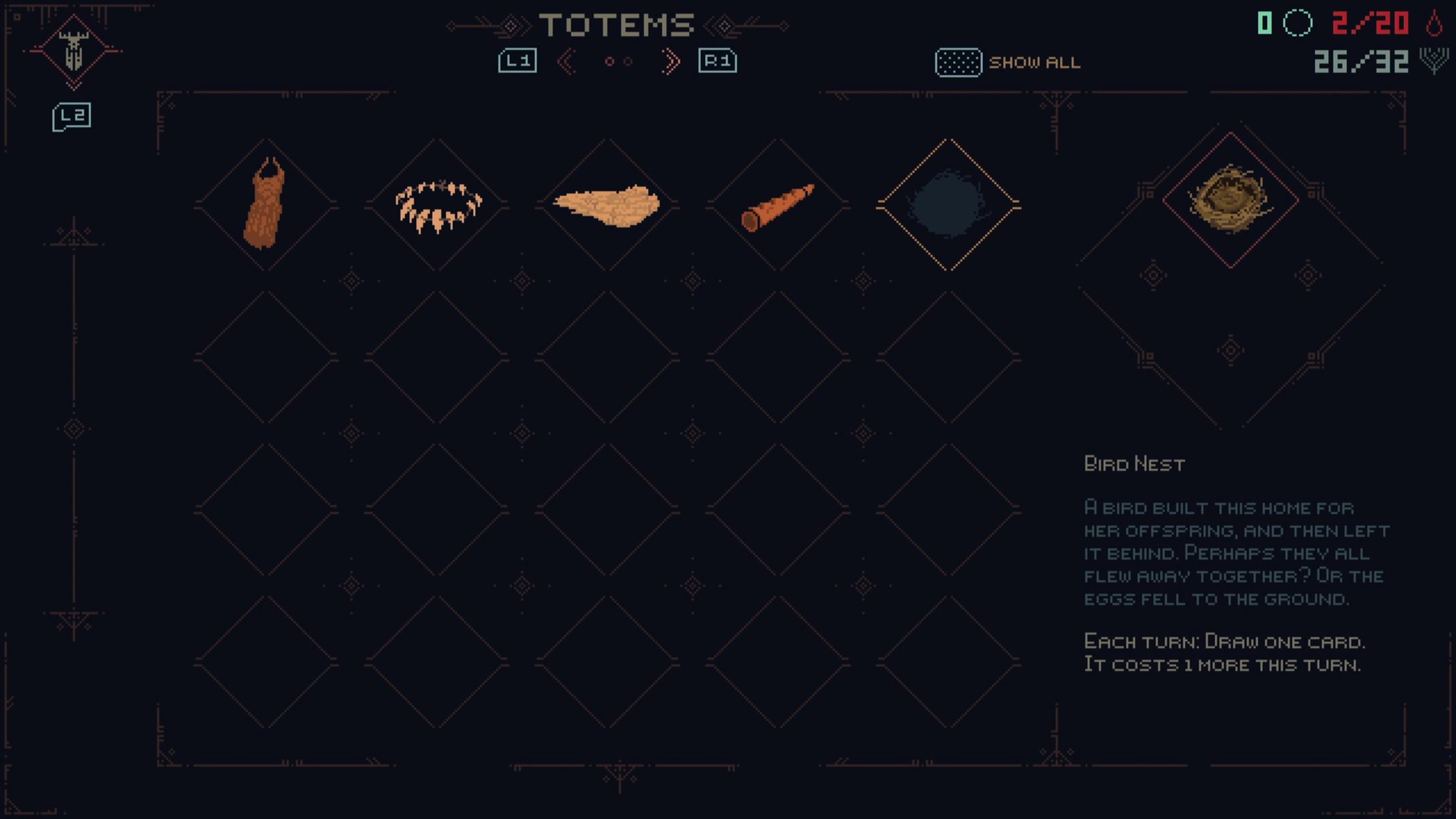Image resolution: width=1456 pixels, height=819 pixels.
Task: Select the highlighted dark shadow totem slot
Action: (948, 205)
